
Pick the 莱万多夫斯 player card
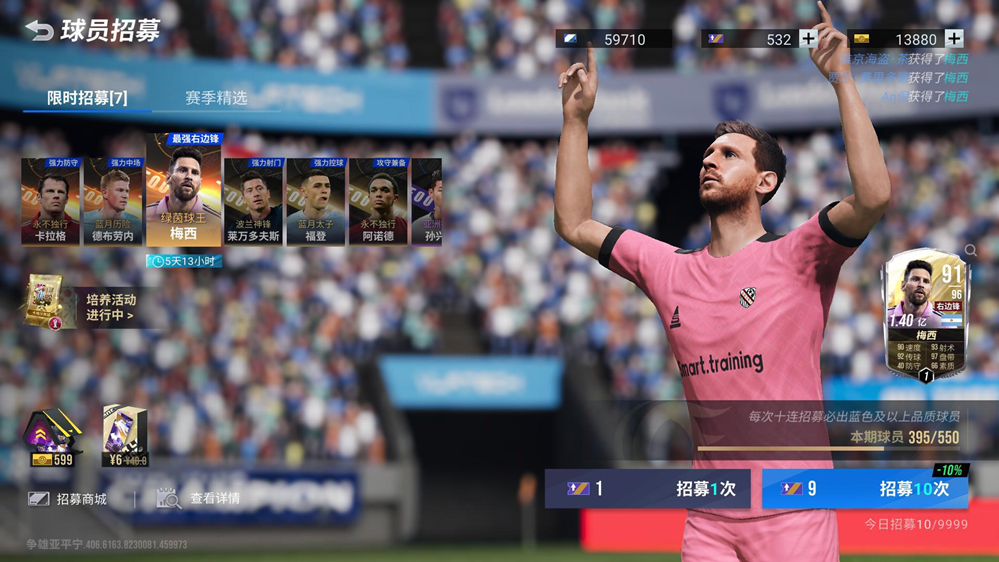tap(253, 201)
